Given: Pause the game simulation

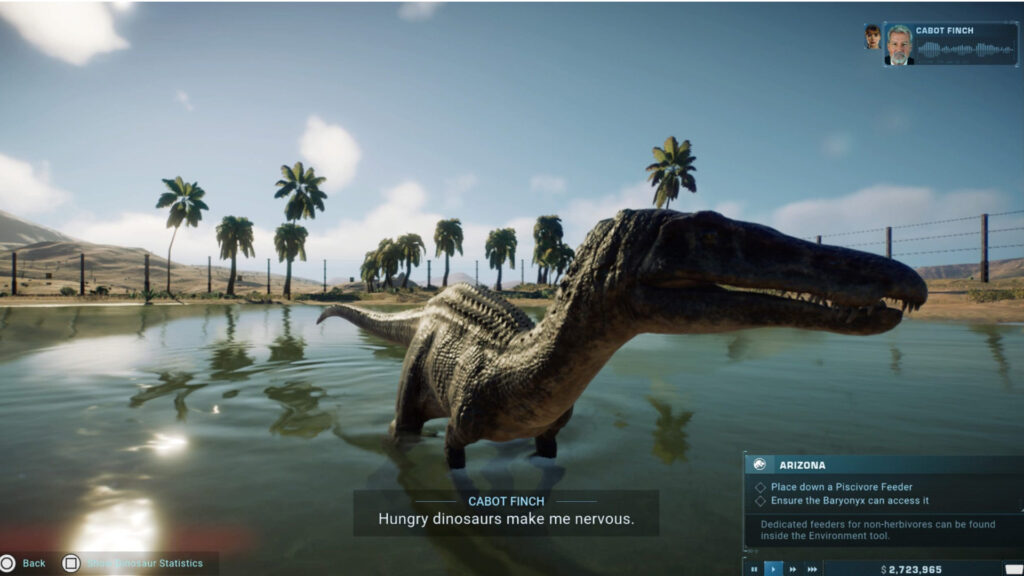Looking at the screenshot, I should coord(754,569).
